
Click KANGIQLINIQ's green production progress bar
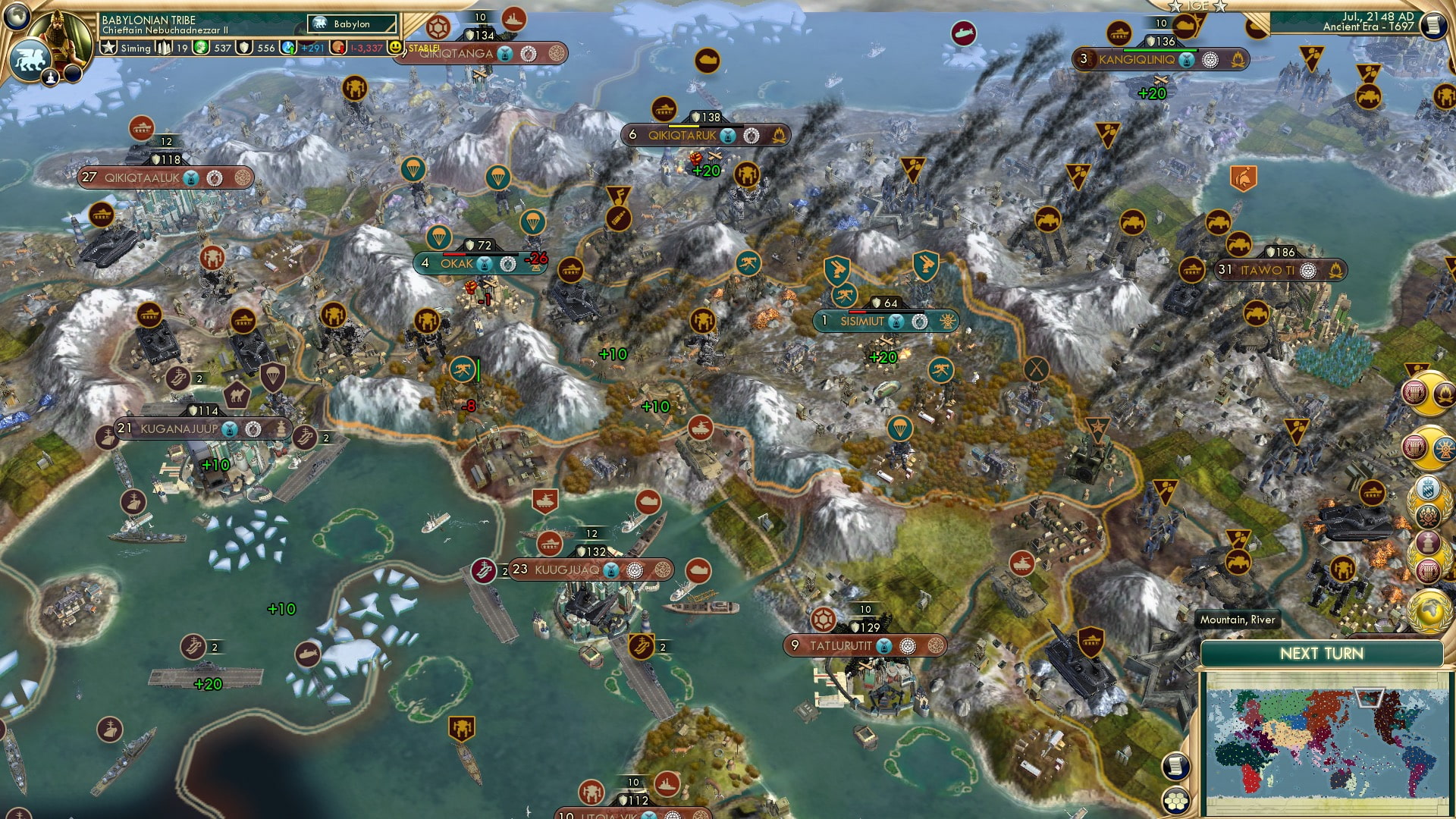click(1160, 51)
